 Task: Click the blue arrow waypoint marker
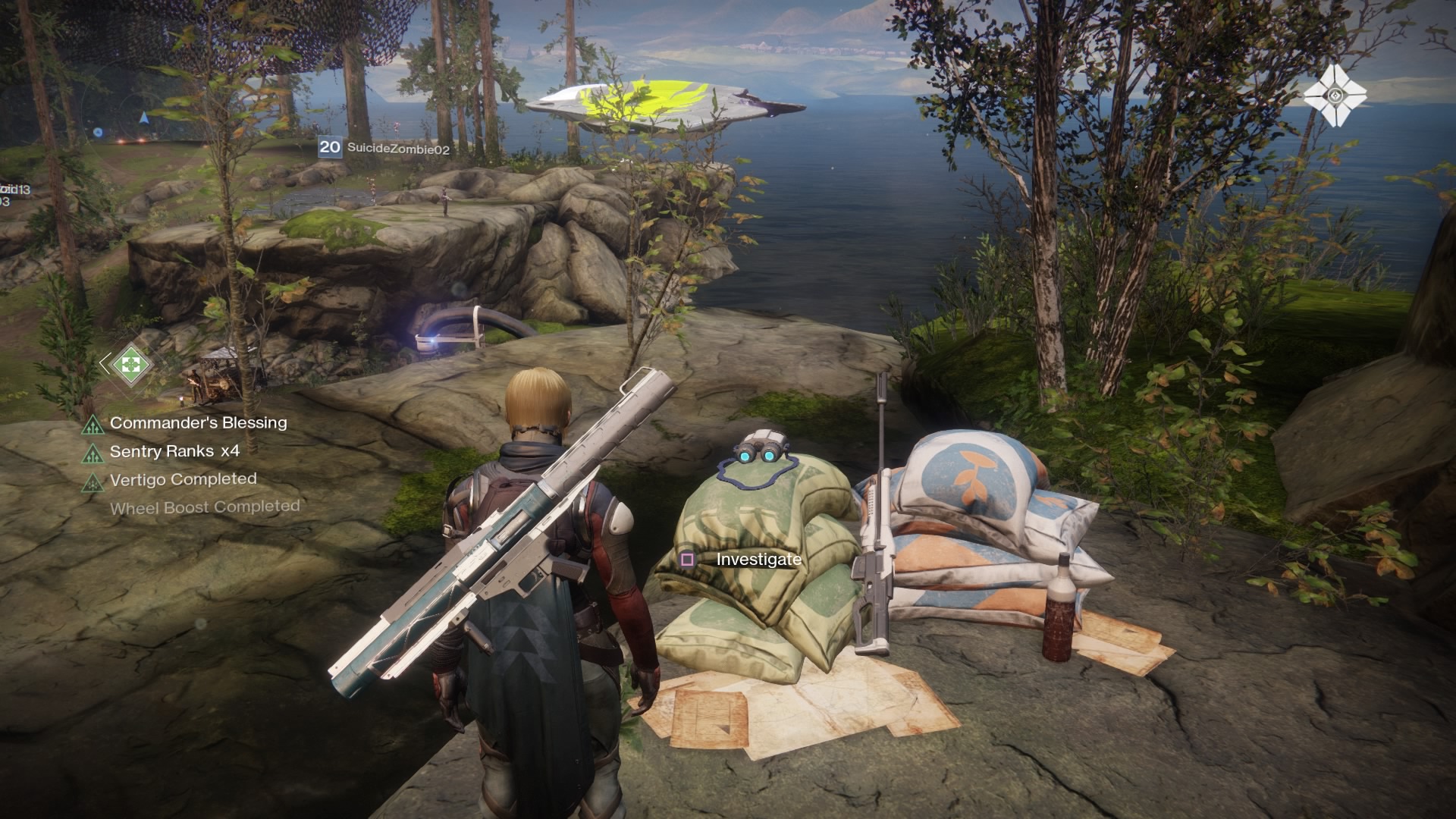143,118
